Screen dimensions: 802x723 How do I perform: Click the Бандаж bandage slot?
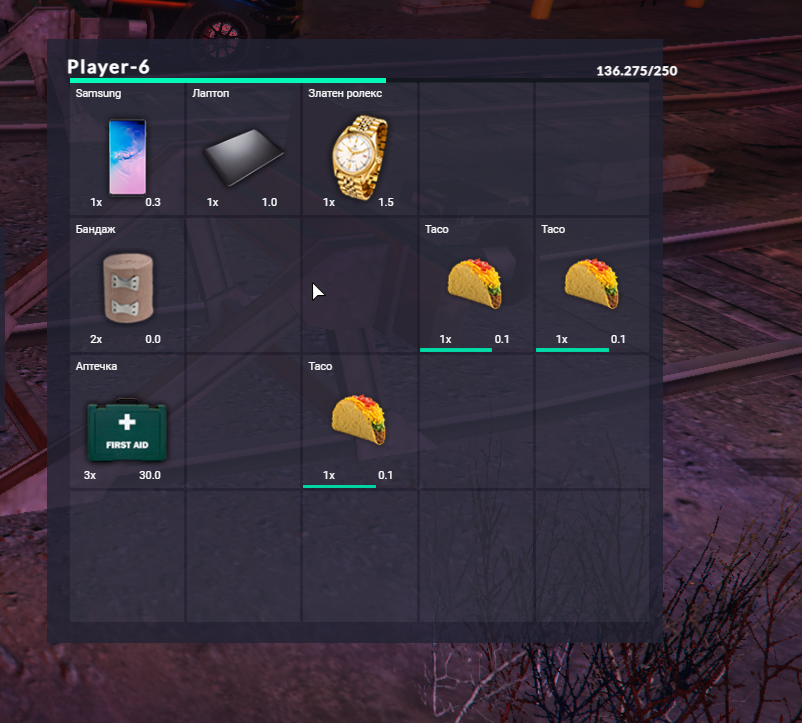click(x=127, y=287)
